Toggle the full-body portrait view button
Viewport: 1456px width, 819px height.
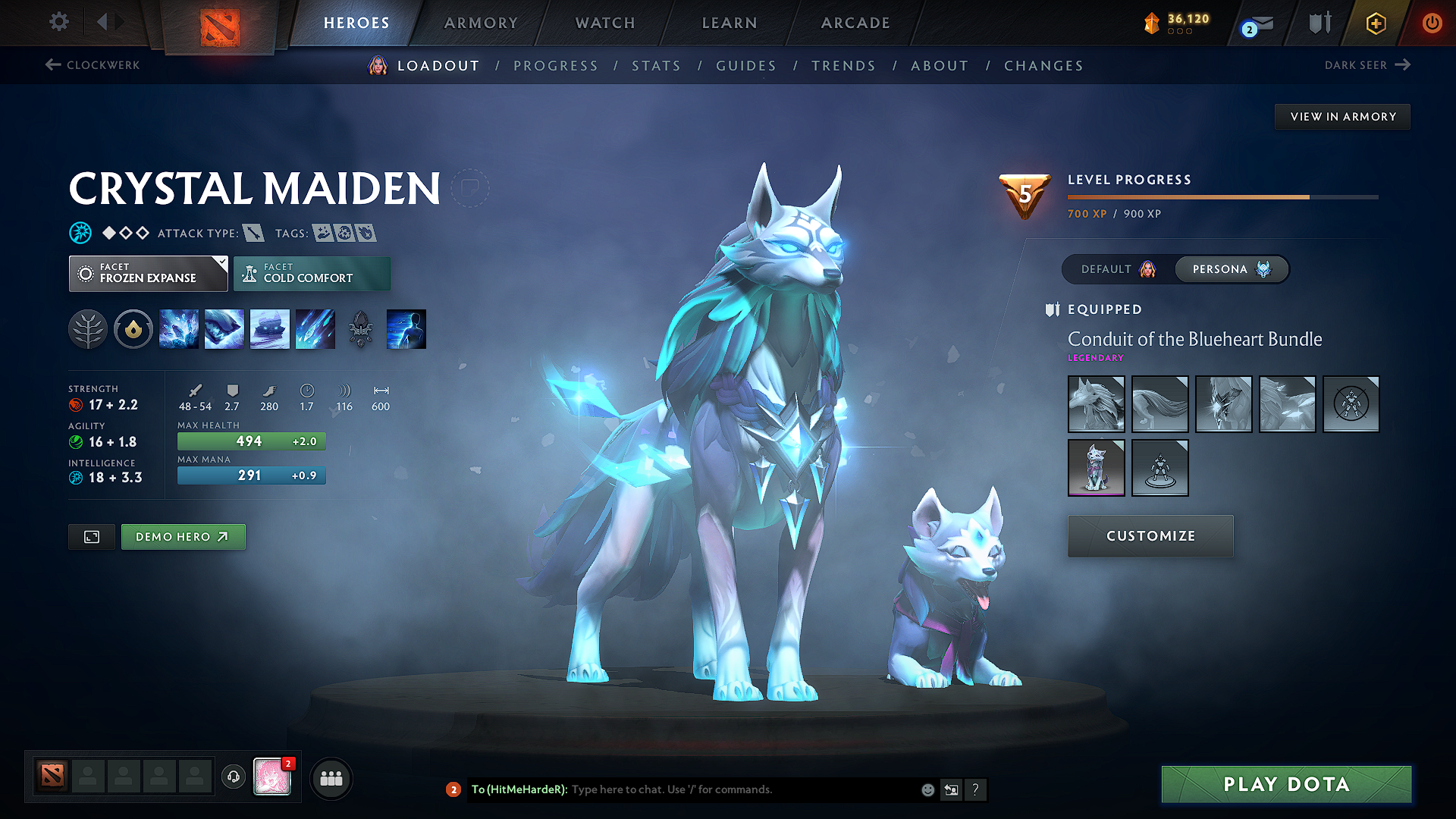pos(91,536)
